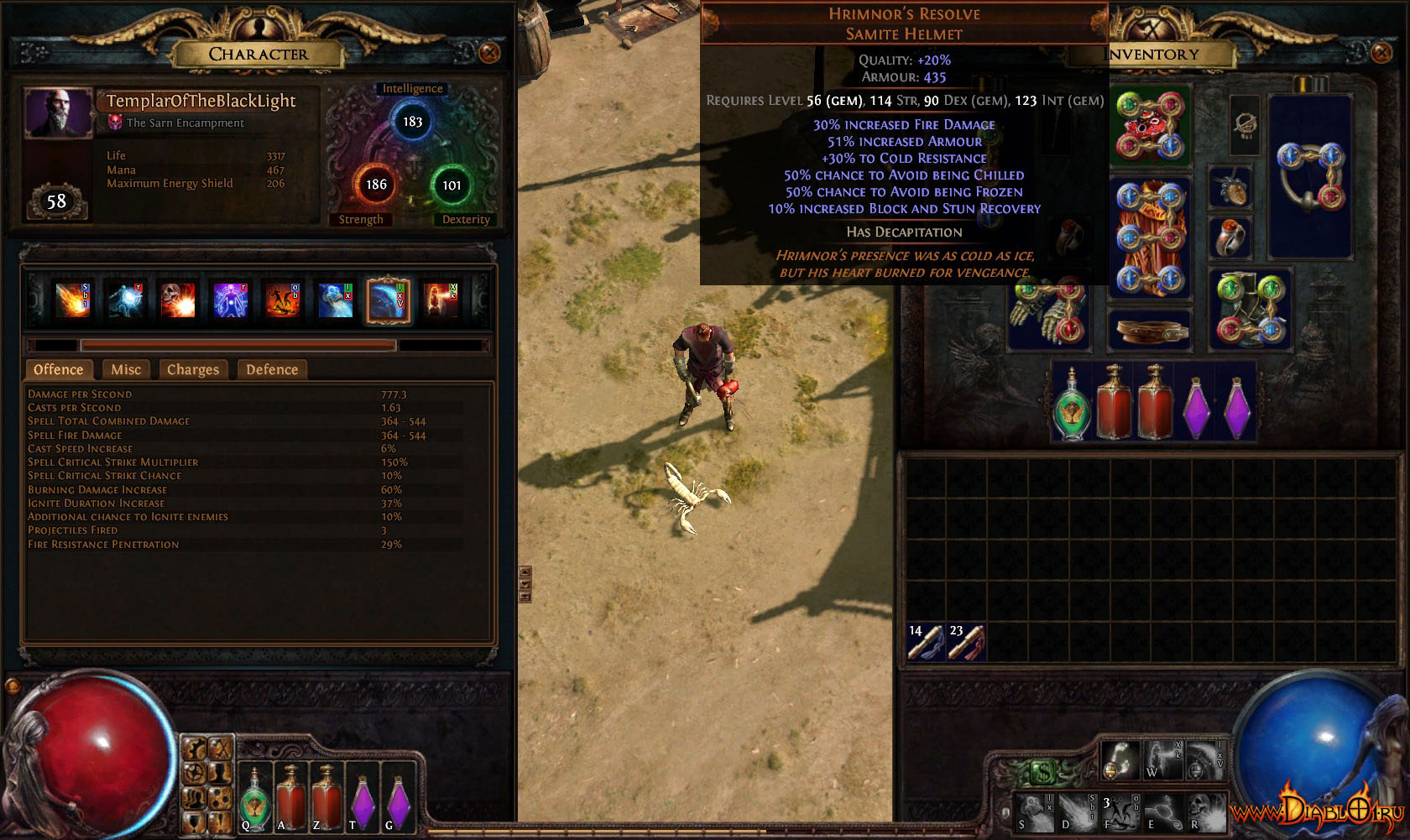The width and height of the screenshot is (1410, 840).
Task: Click the equipped boots slot
Action: (x=1250, y=310)
